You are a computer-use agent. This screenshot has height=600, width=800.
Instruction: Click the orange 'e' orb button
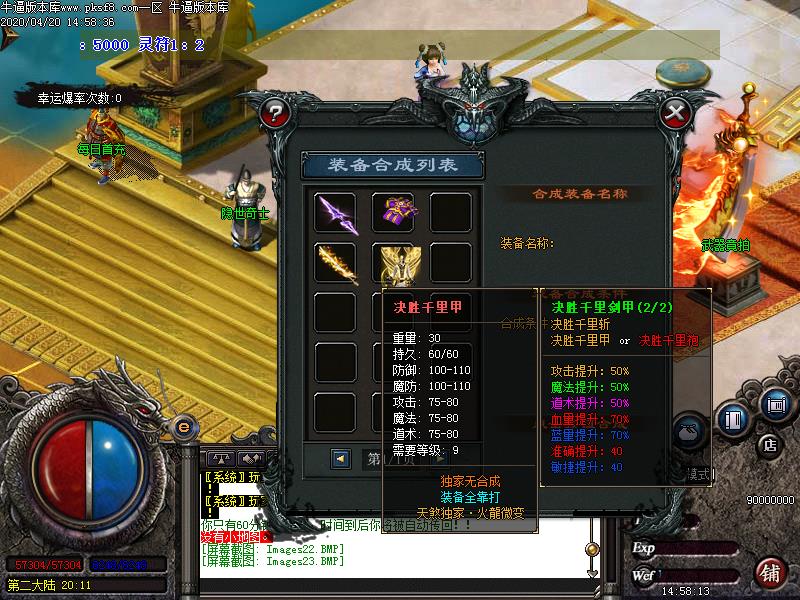[182, 427]
